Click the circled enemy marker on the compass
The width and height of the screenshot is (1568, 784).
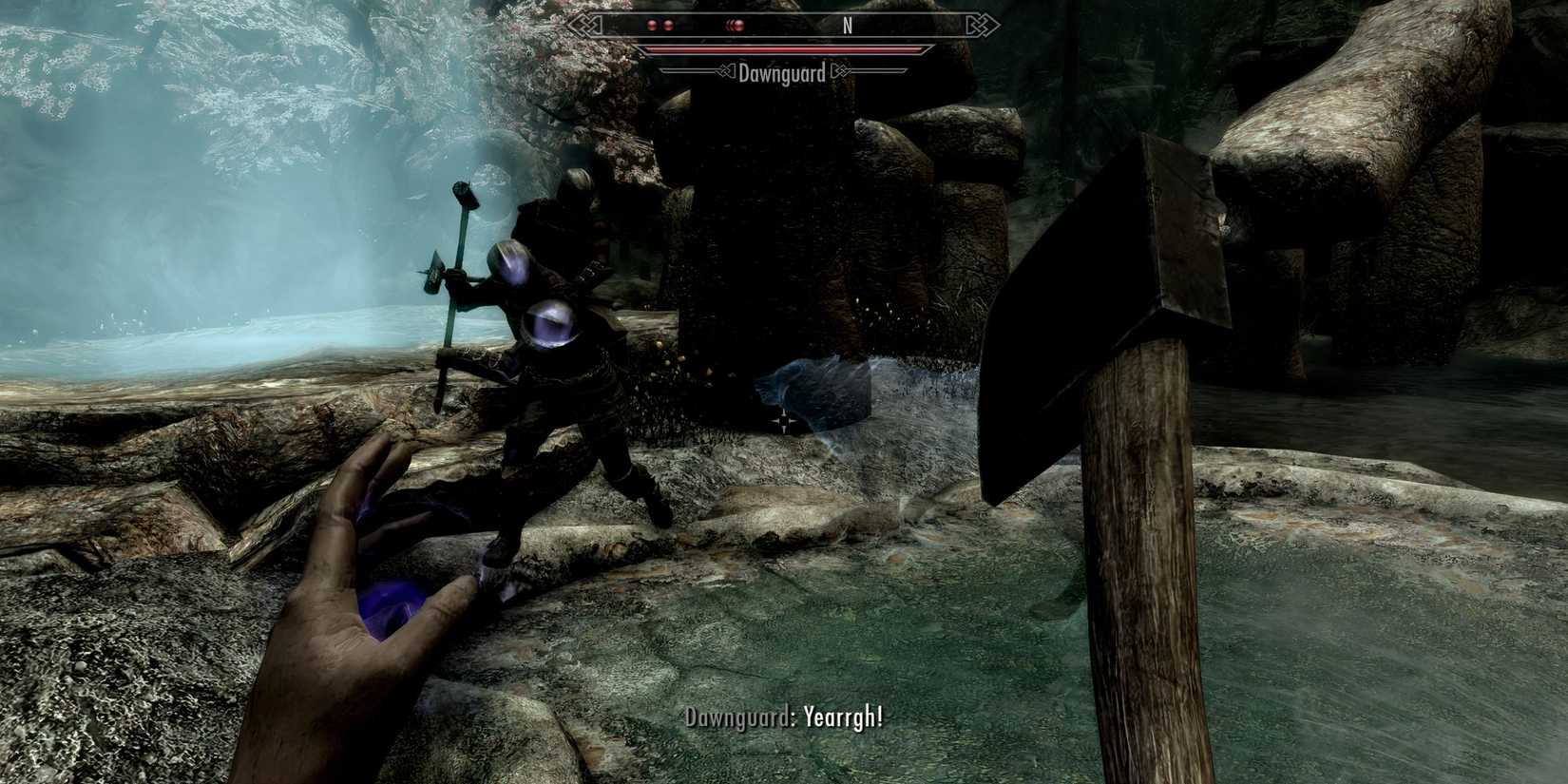(x=738, y=26)
